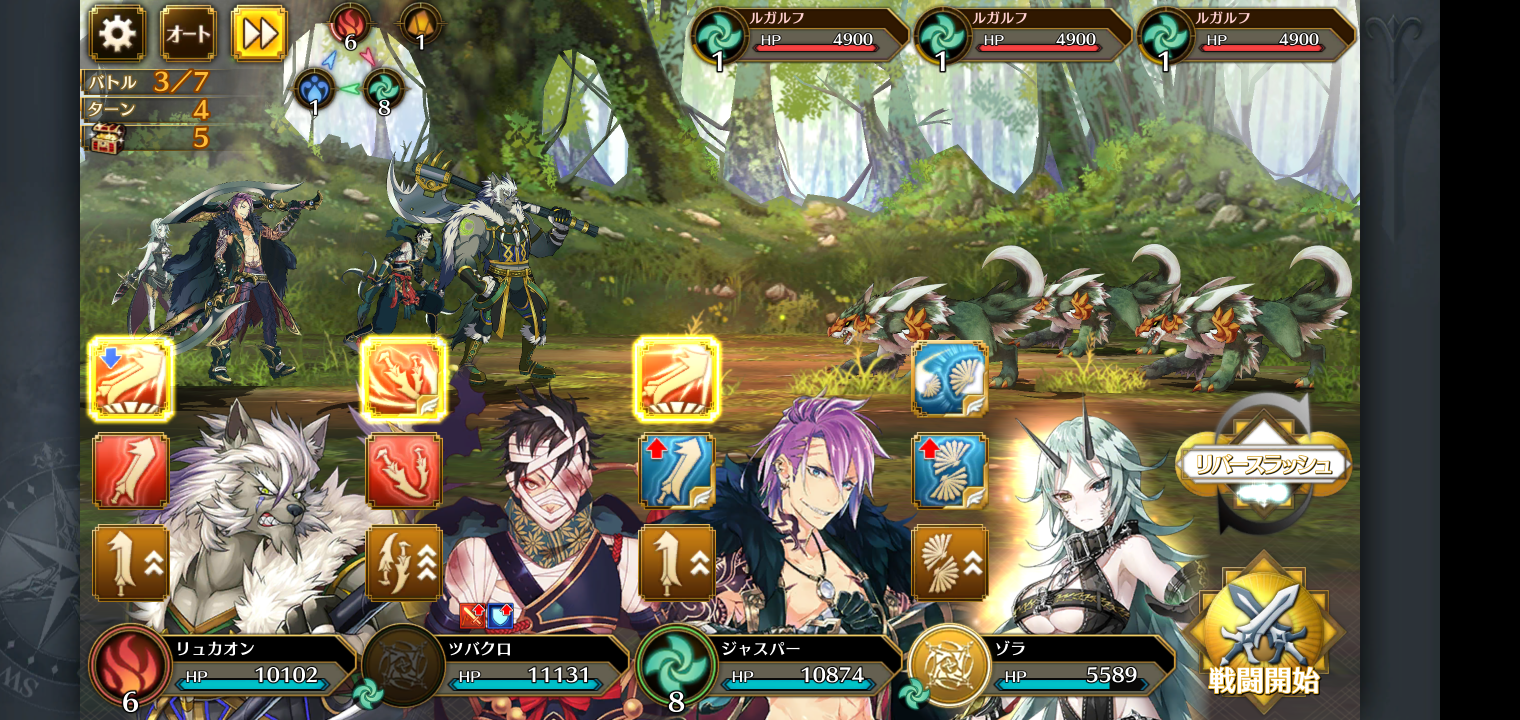Viewport: 1520px width, 720px height.
Task: Choose ゾラ's blue fan skill with red arrow
Action: pos(950,471)
